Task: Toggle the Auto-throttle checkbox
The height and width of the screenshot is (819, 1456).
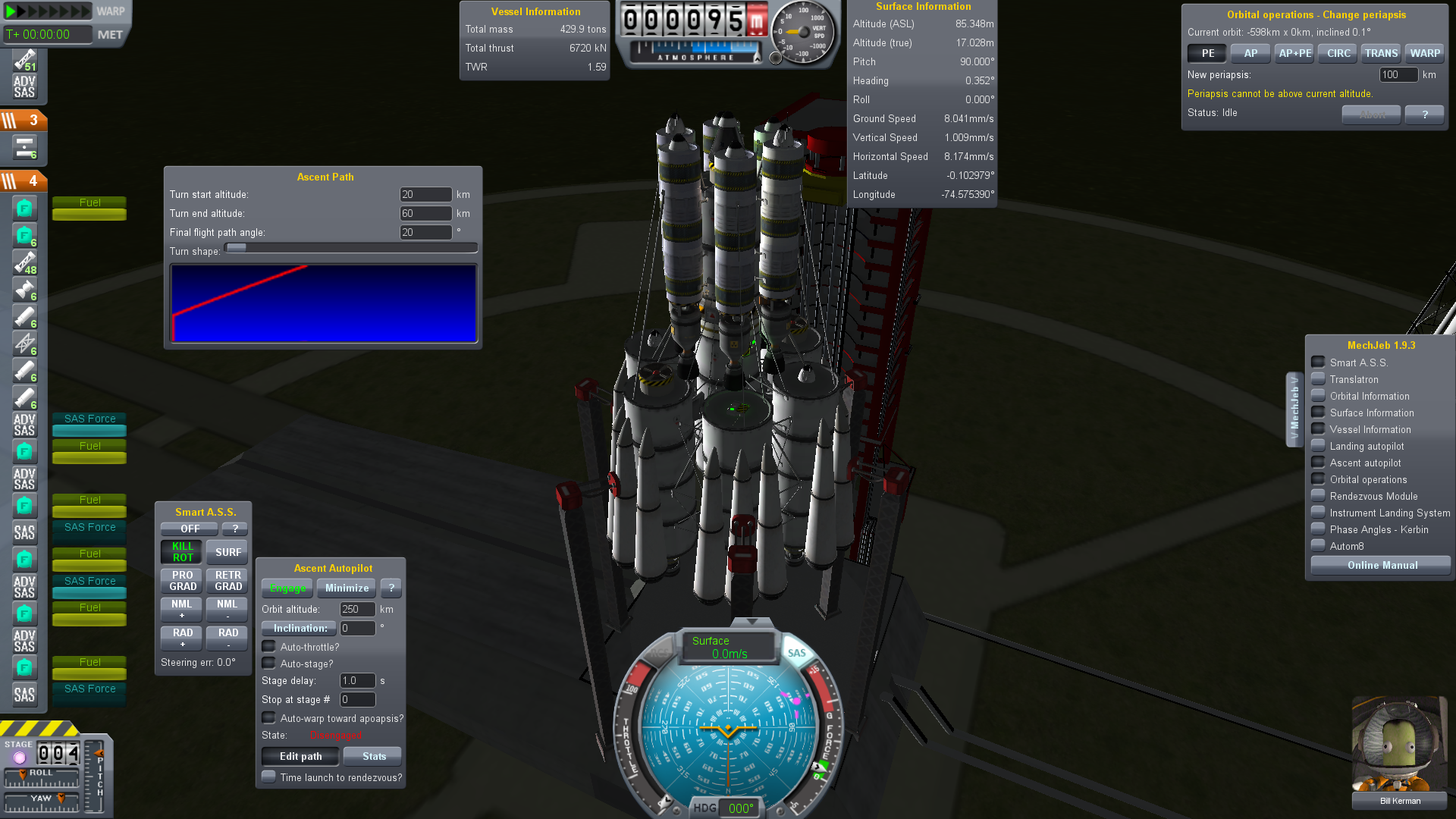Action: [269, 647]
